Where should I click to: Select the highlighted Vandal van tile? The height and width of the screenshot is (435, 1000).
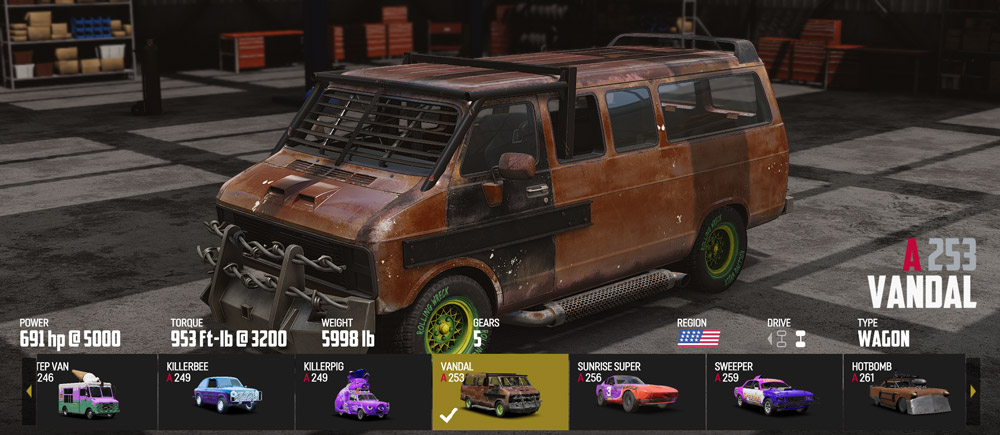500,392
